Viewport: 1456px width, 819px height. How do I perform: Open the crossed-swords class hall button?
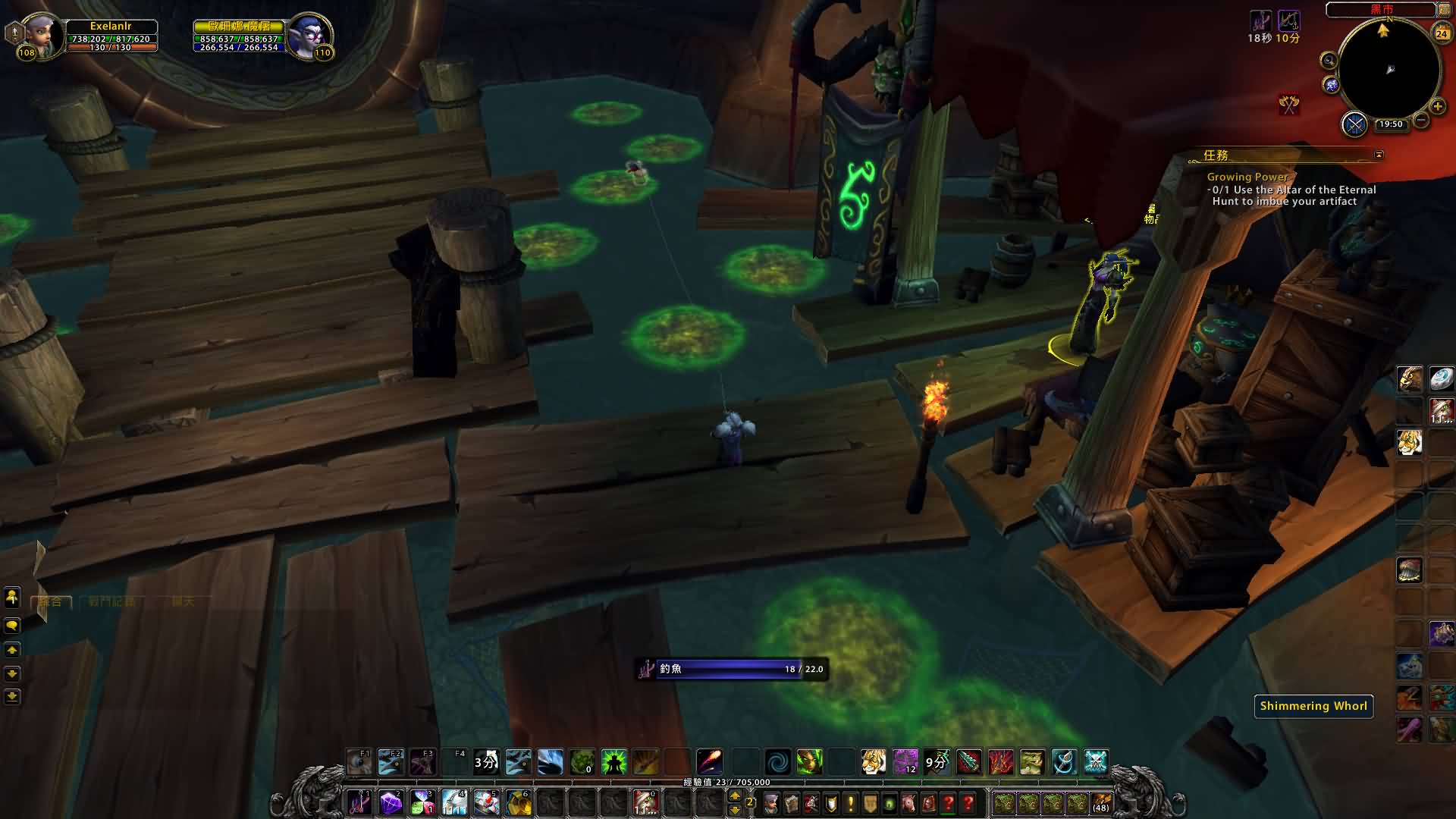point(1354,124)
